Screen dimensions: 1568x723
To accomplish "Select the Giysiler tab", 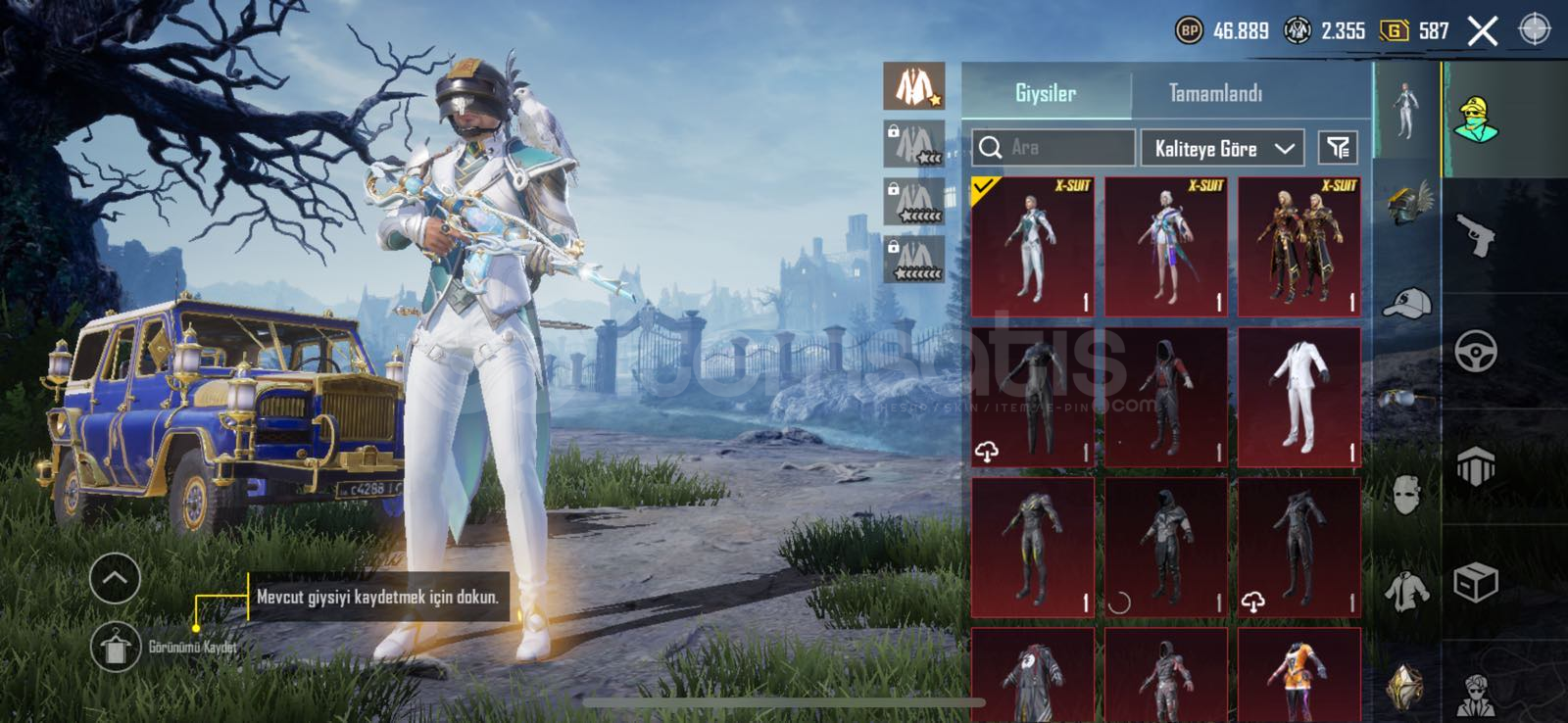I will (1046, 94).
